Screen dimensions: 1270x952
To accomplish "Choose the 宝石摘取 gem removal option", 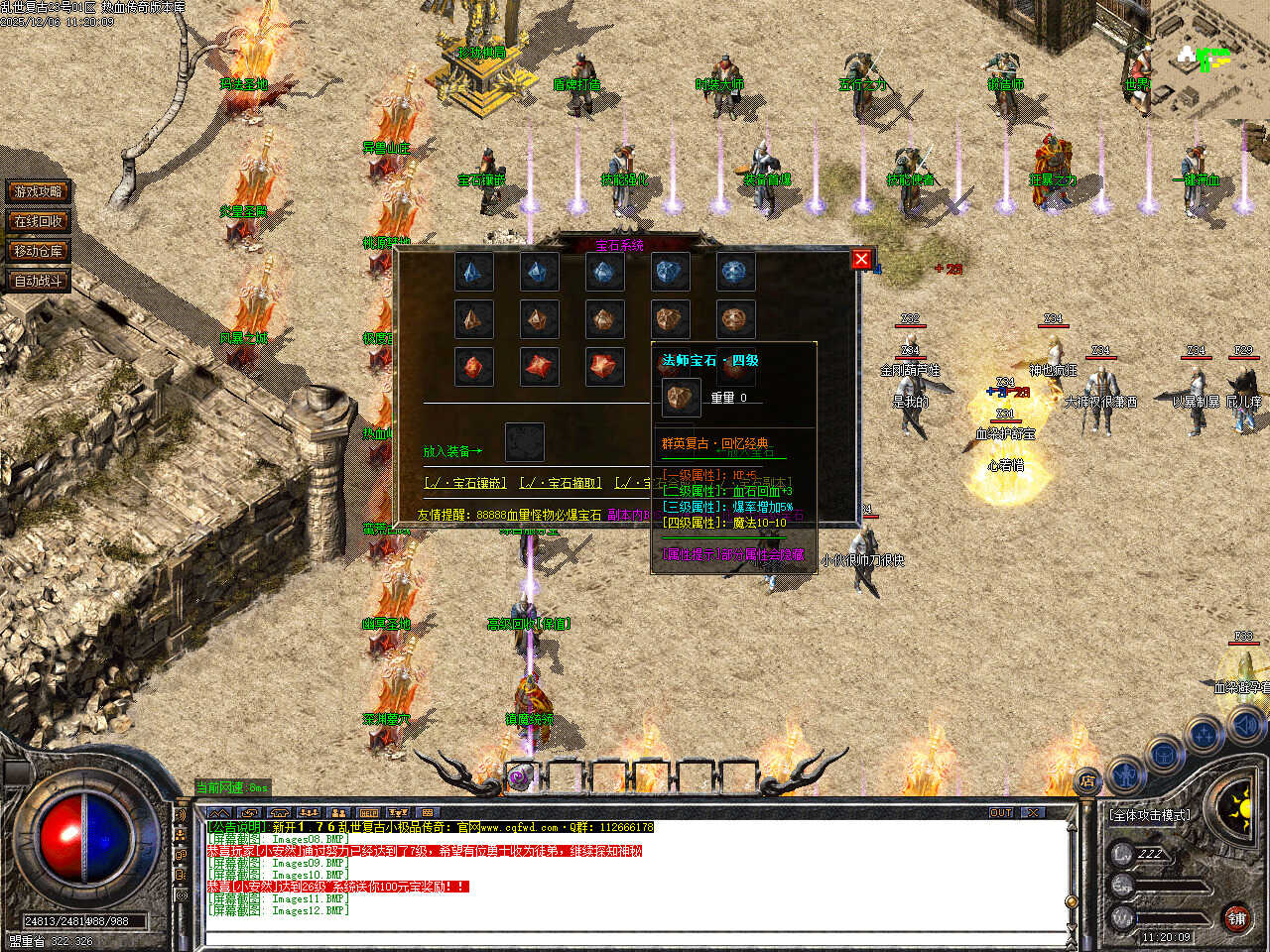I will coord(561,483).
